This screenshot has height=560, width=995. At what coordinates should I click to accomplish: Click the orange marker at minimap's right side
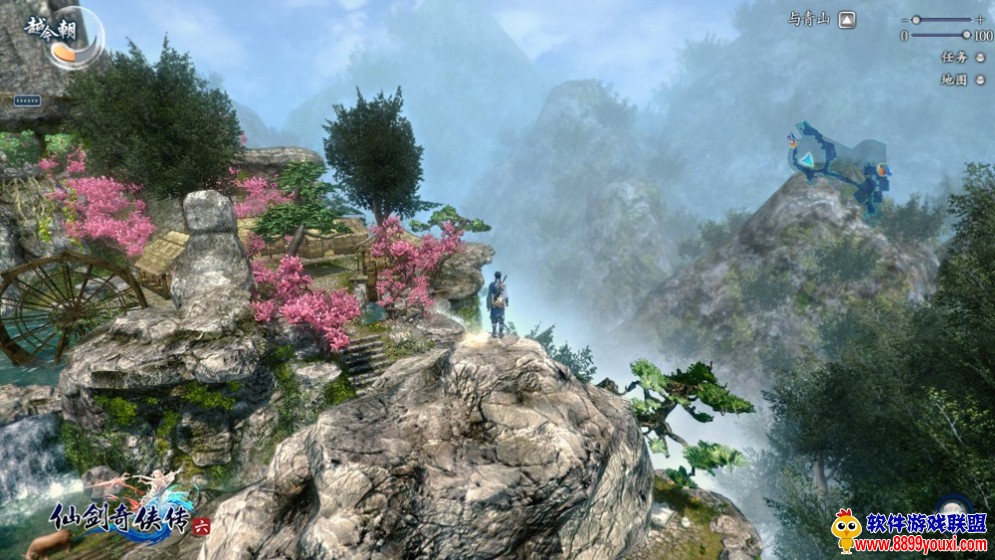(883, 170)
